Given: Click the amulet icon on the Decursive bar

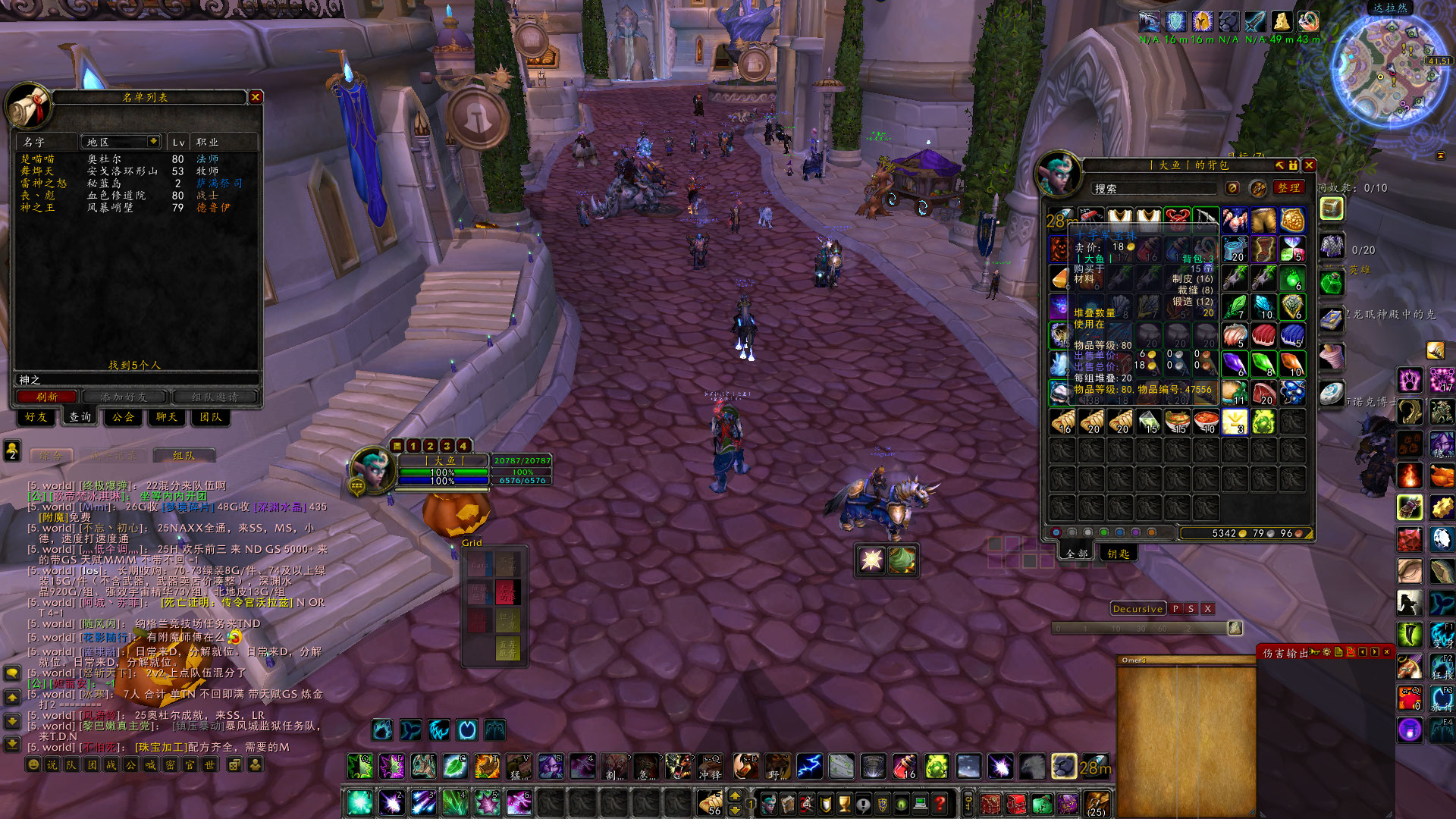Looking at the screenshot, I should [1236, 628].
